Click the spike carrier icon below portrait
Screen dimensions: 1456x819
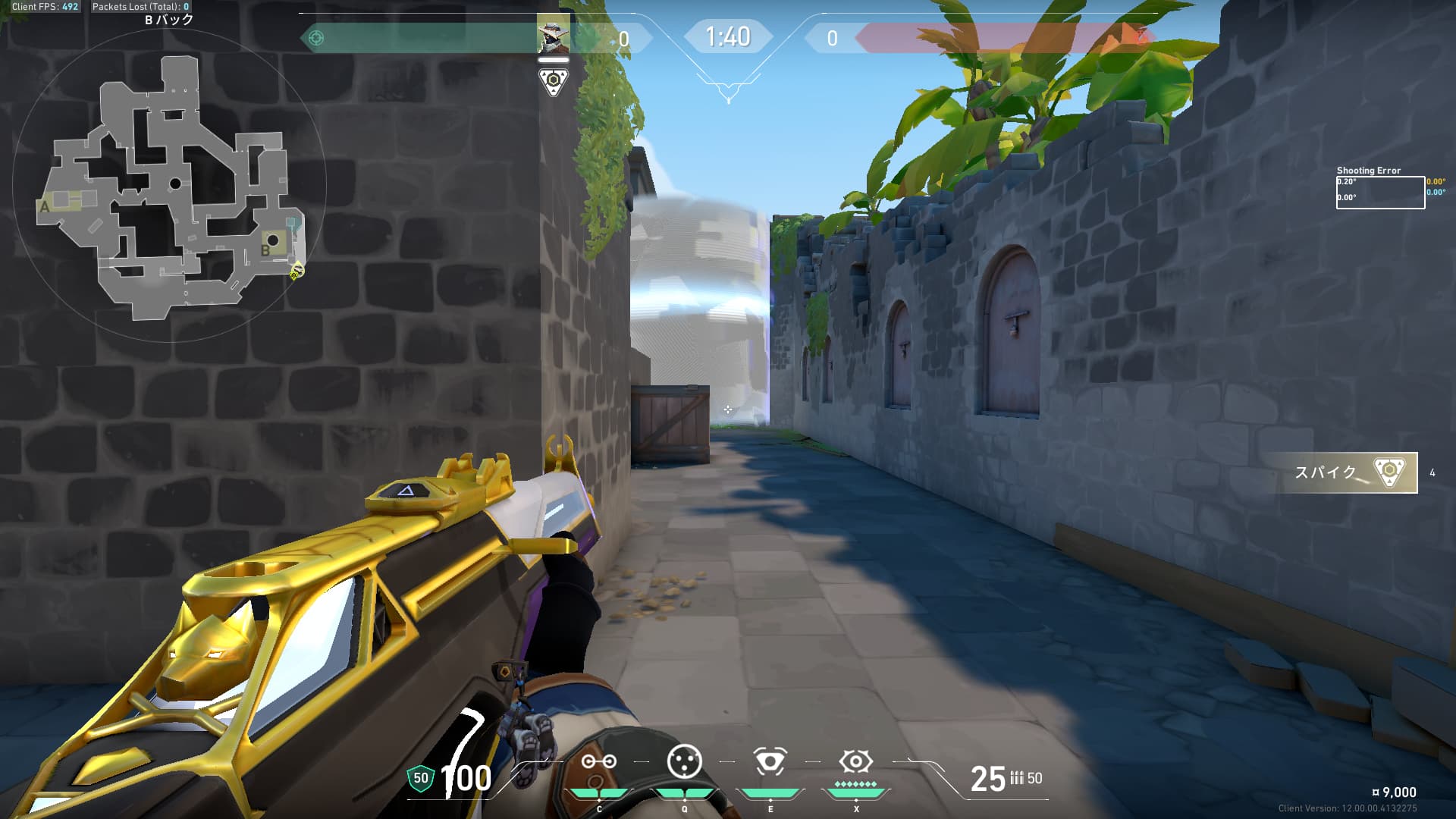pyautogui.click(x=553, y=81)
